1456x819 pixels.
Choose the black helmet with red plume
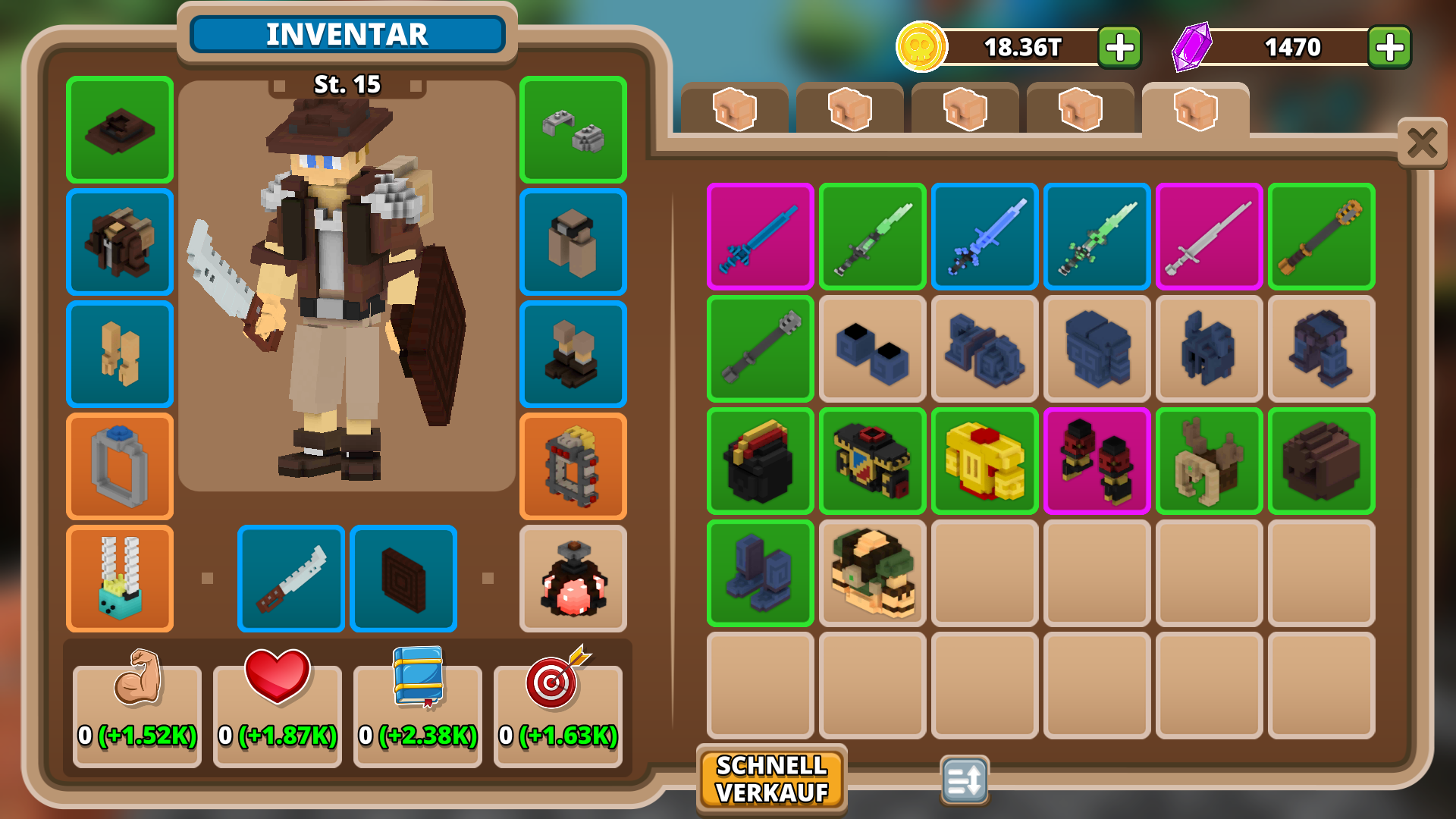pos(760,461)
